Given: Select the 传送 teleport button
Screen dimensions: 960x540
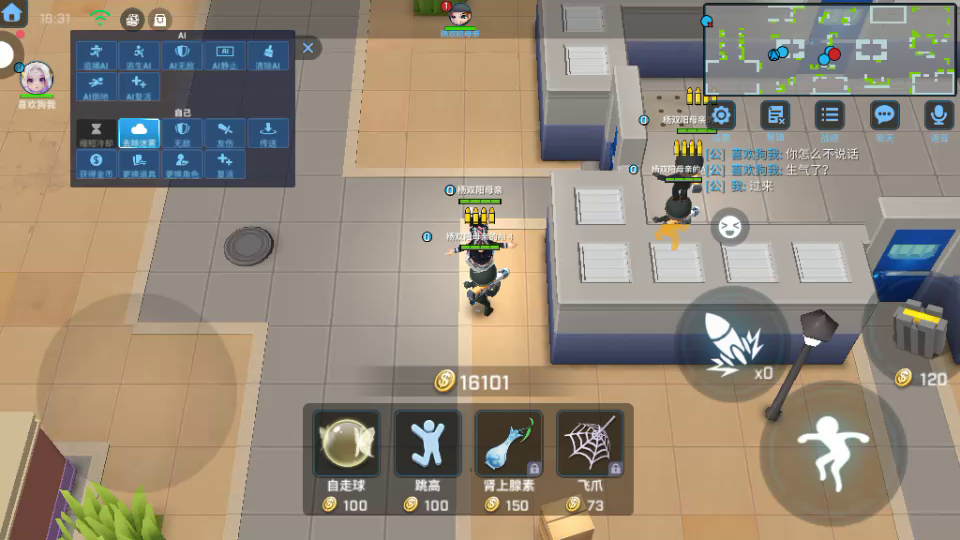Looking at the screenshot, I should (x=268, y=134).
